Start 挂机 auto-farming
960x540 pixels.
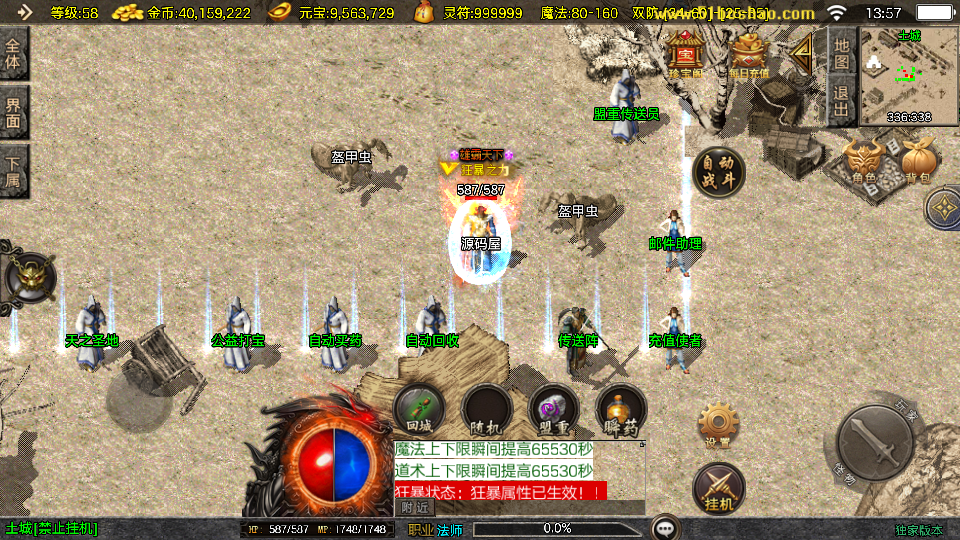pos(718,487)
